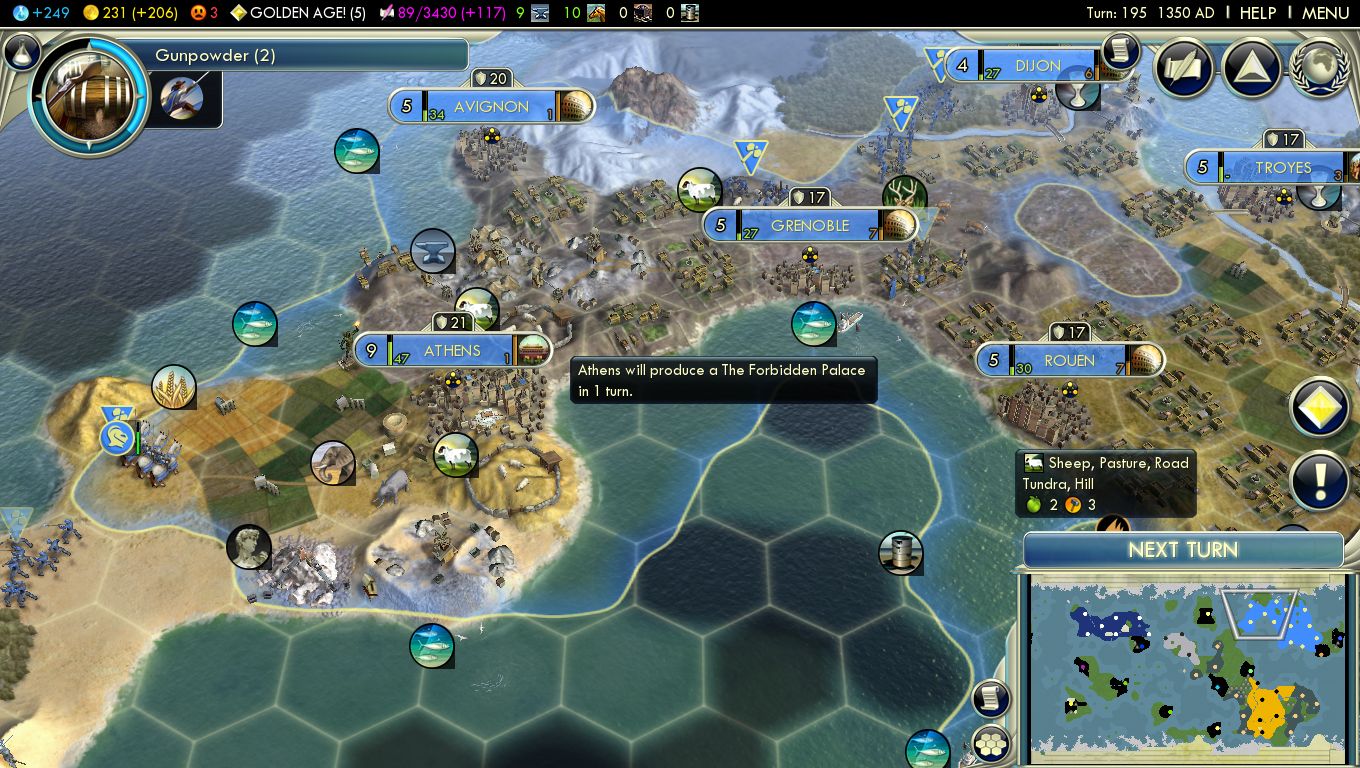Open the Troyes city banner
Image resolution: width=1360 pixels, height=768 pixels.
pyautogui.click(x=1282, y=168)
